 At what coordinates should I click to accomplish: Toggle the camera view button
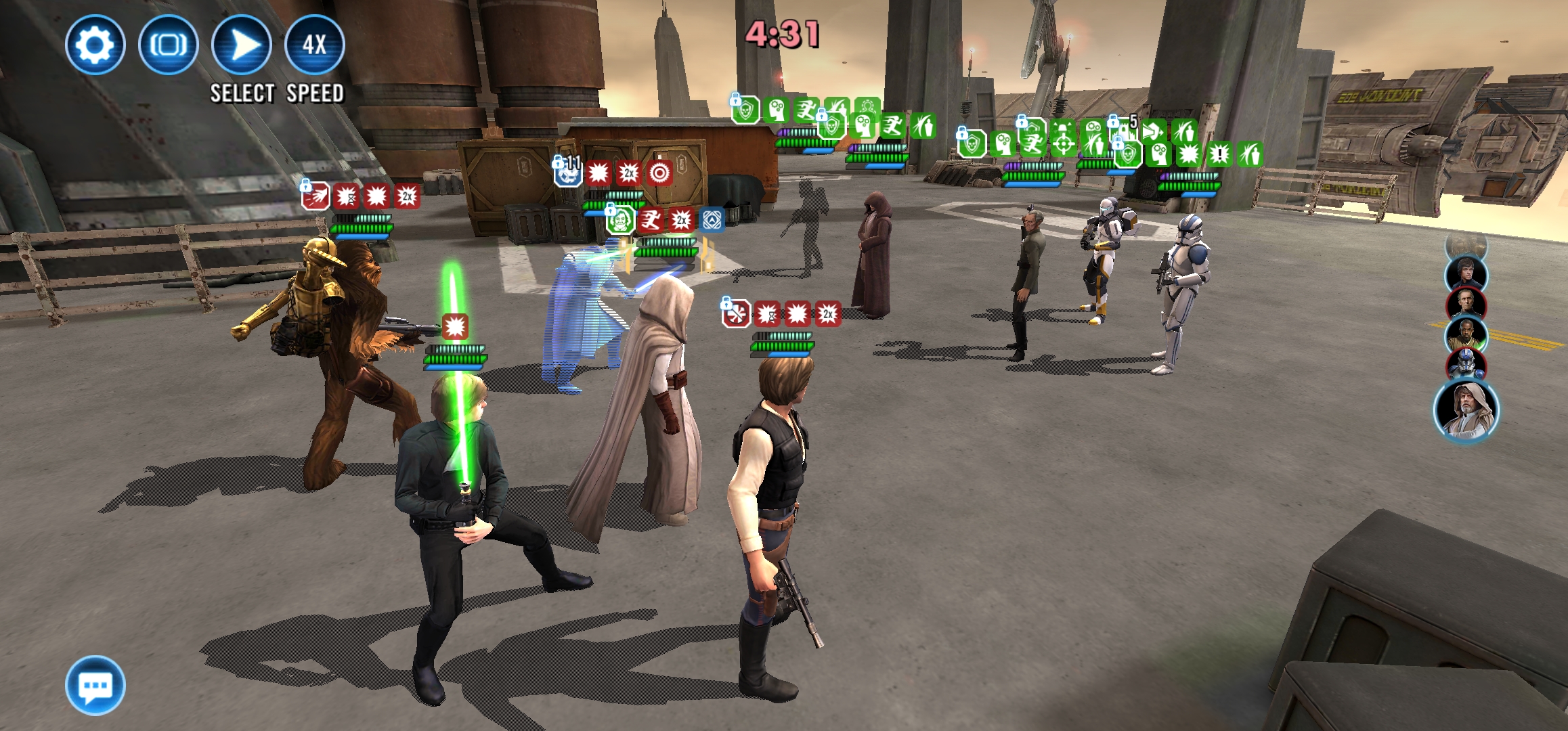tap(168, 45)
